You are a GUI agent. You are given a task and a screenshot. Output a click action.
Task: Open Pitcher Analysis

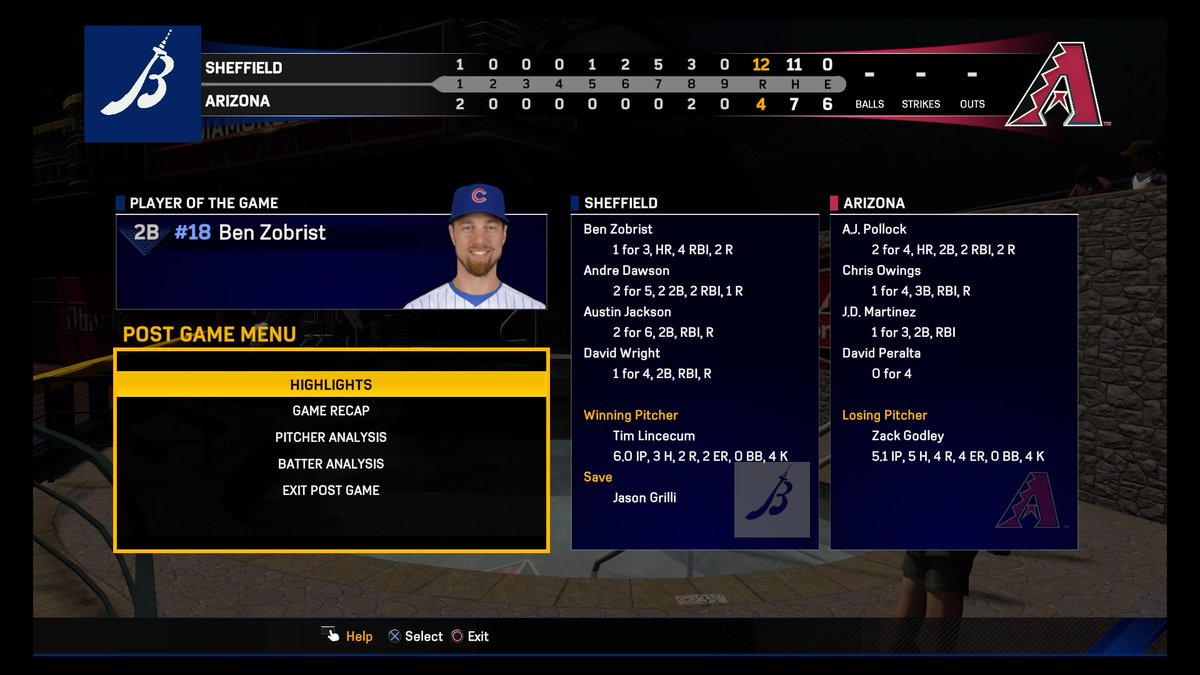pyautogui.click(x=331, y=437)
